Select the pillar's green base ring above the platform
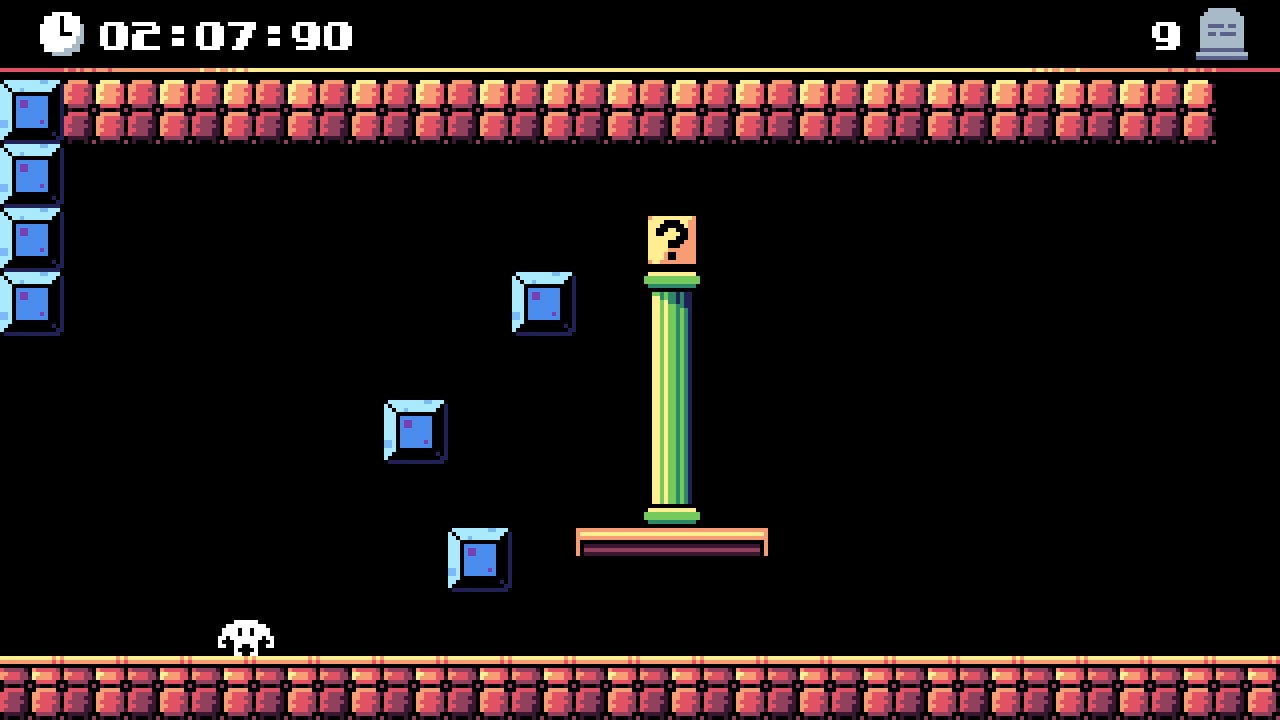The height and width of the screenshot is (720, 1280). [x=673, y=515]
